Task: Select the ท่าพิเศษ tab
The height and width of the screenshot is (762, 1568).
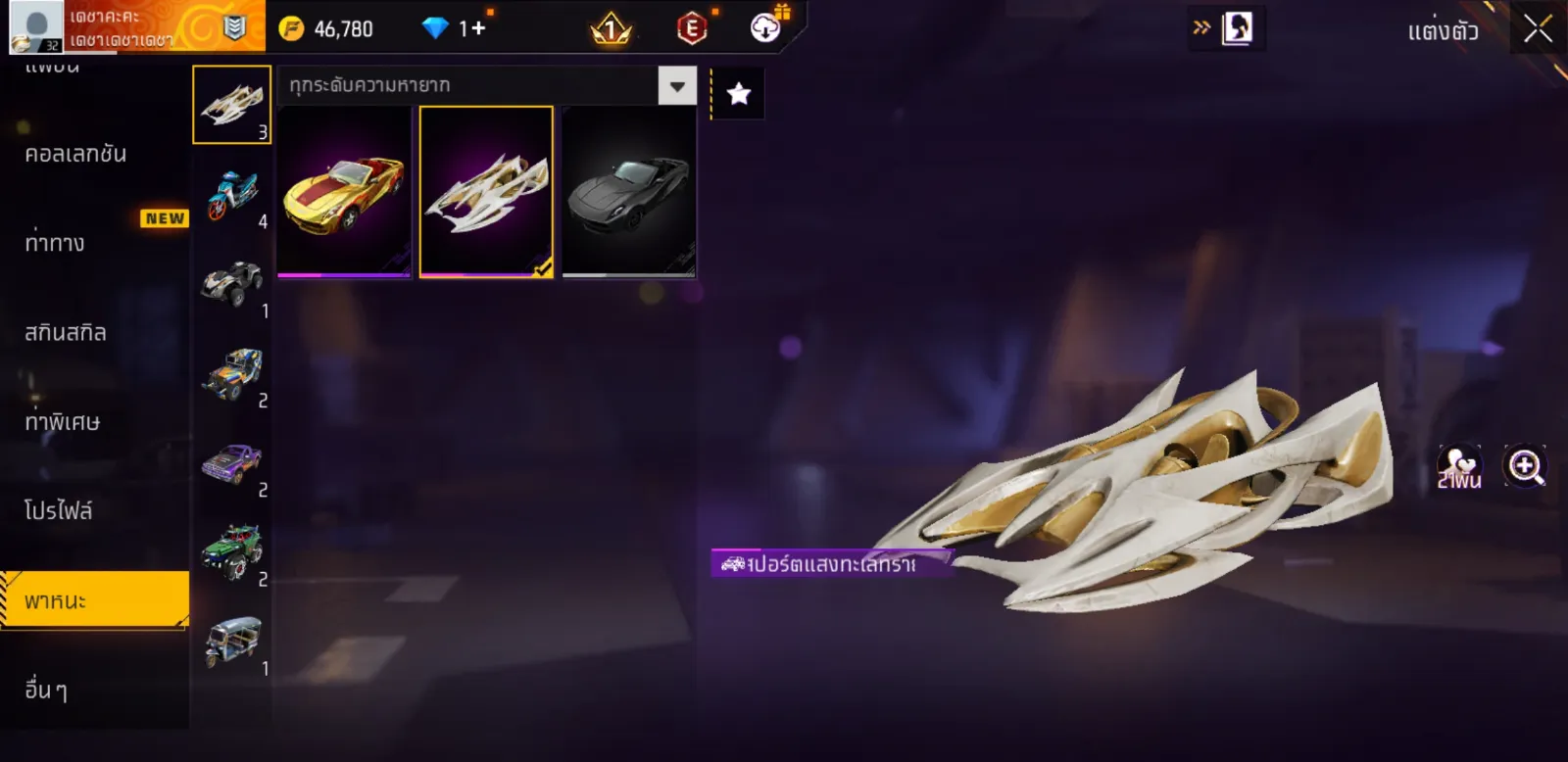Action: [x=62, y=422]
